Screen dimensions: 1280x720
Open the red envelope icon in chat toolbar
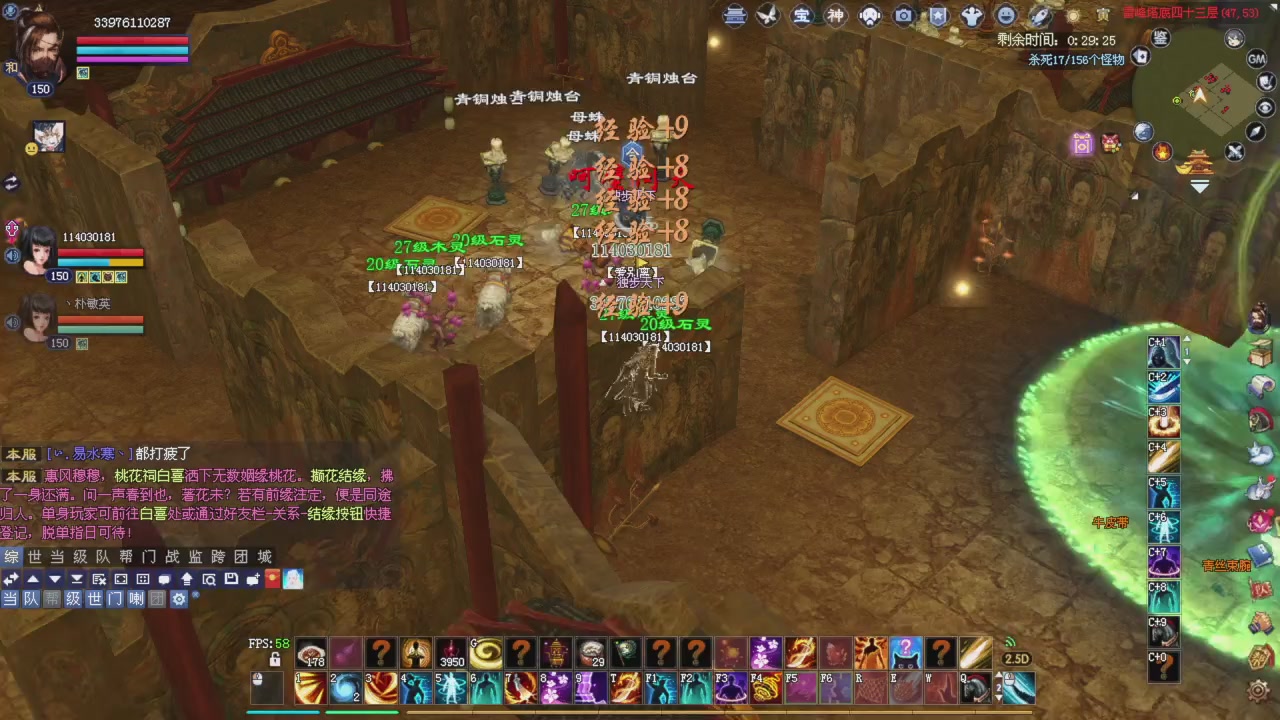point(272,579)
